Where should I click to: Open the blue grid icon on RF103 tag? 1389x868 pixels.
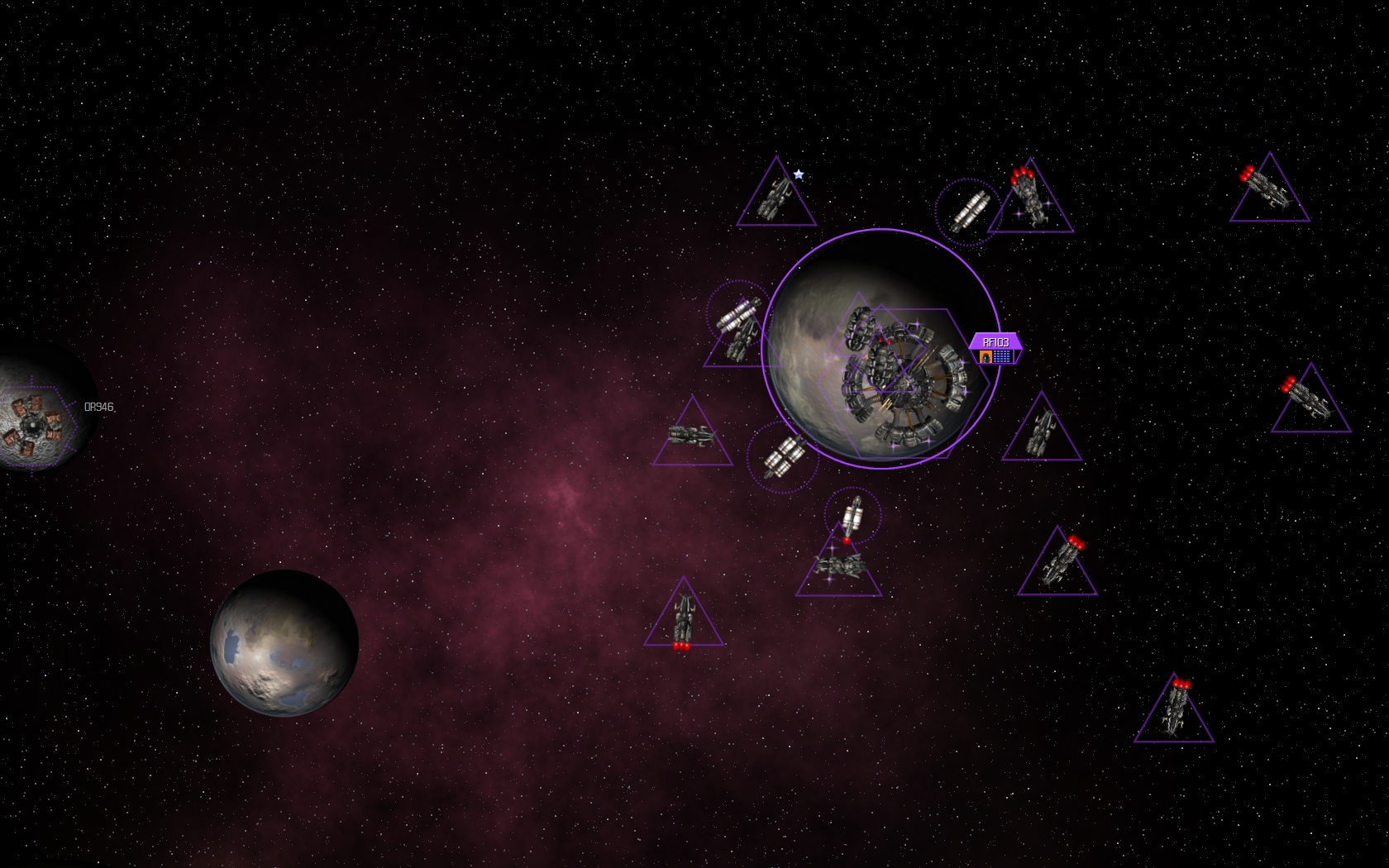pyautogui.click(x=1002, y=357)
